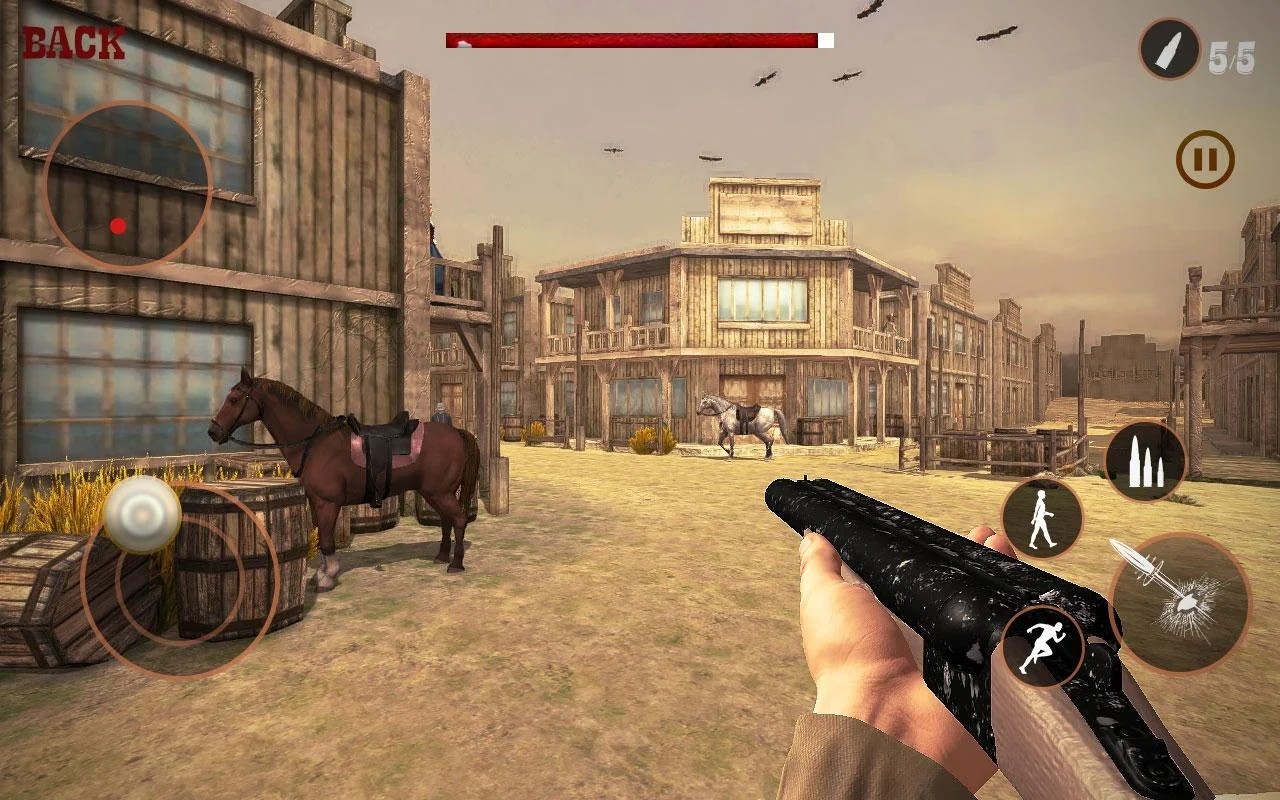Click the circular radar with red dot
This screenshot has height=800, width=1280.
click(x=128, y=186)
